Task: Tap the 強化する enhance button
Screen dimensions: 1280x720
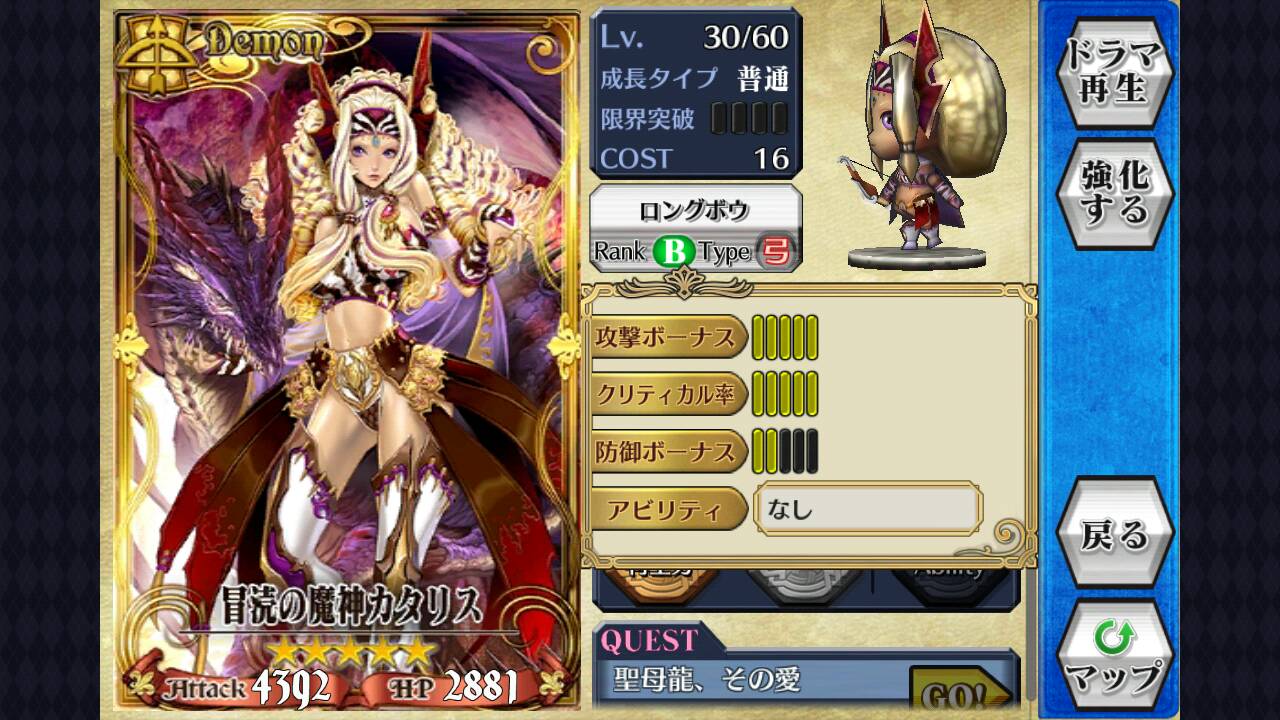Action: tap(1114, 193)
